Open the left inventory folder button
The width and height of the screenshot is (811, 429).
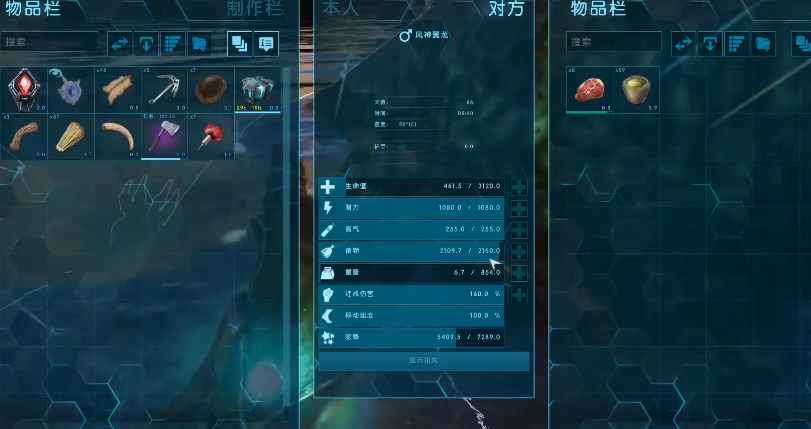[x=199, y=43]
